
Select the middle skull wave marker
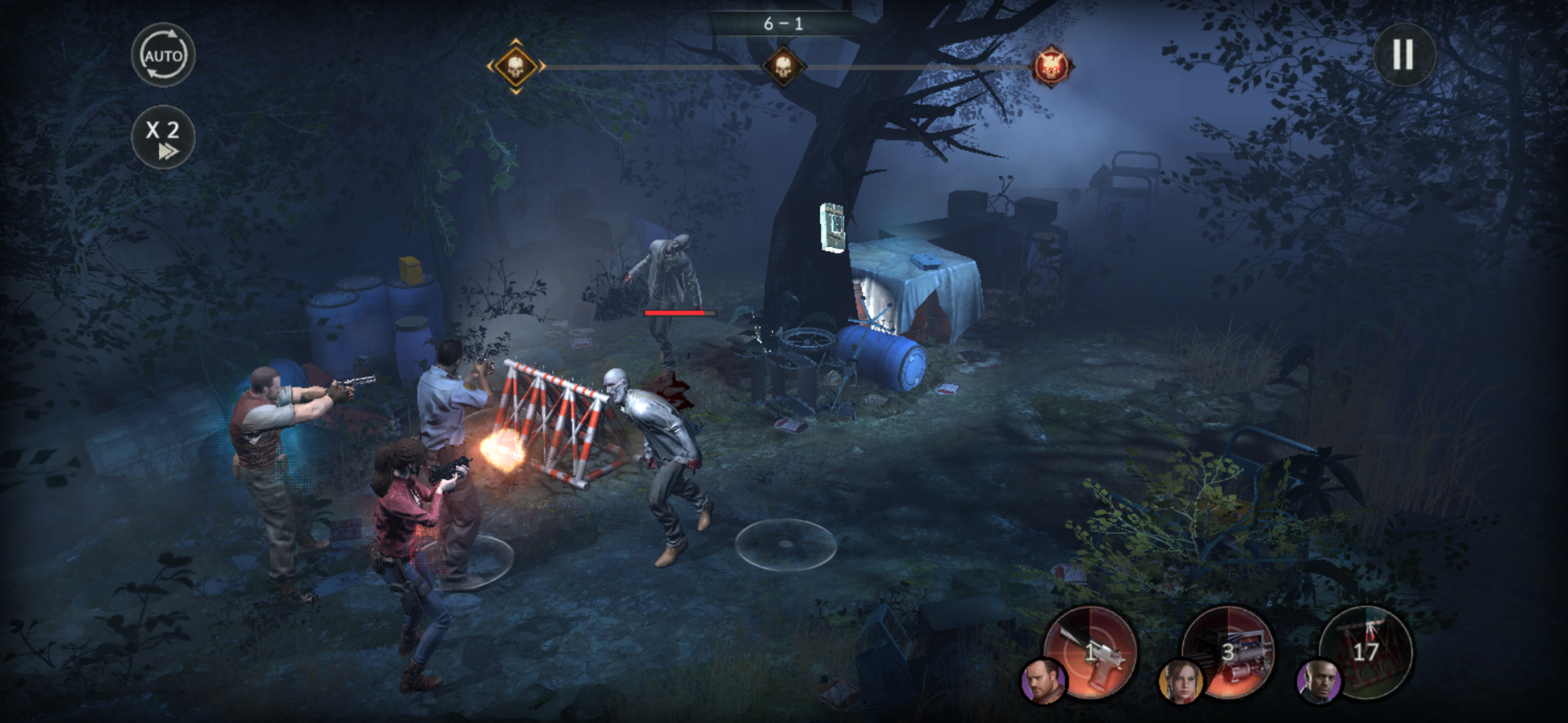[x=783, y=66]
